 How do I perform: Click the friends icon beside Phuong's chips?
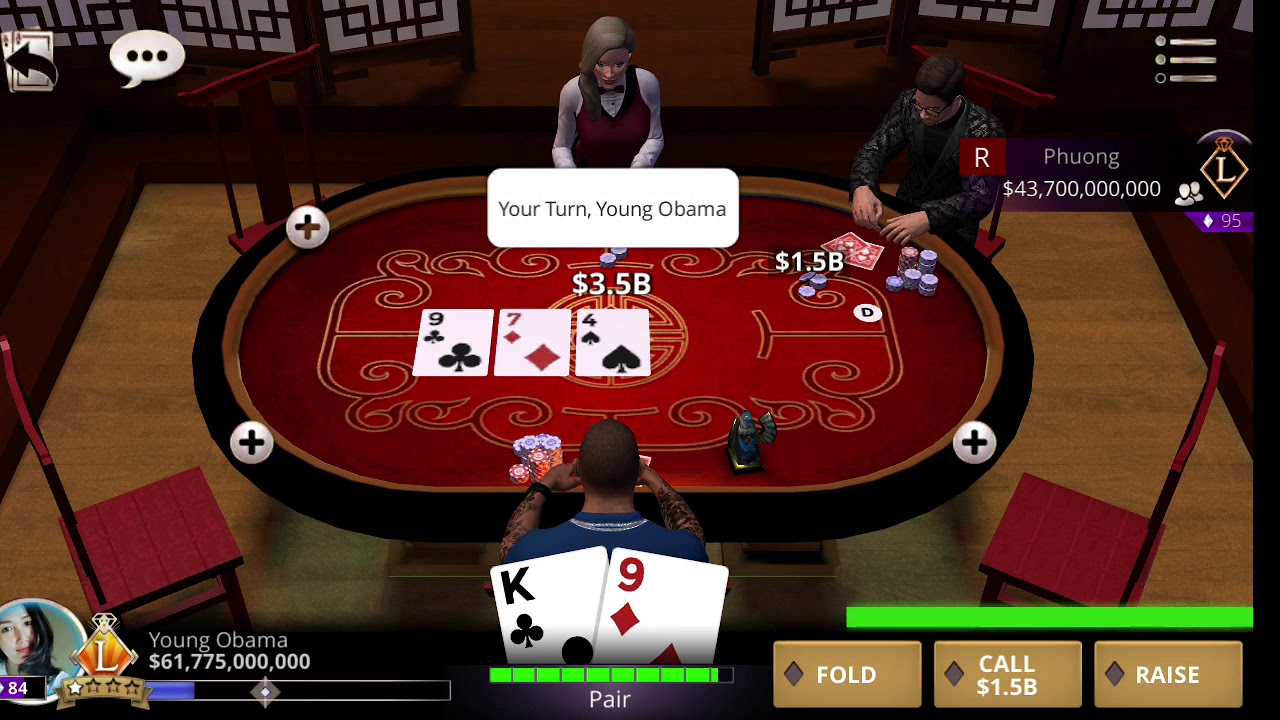pos(1188,193)
